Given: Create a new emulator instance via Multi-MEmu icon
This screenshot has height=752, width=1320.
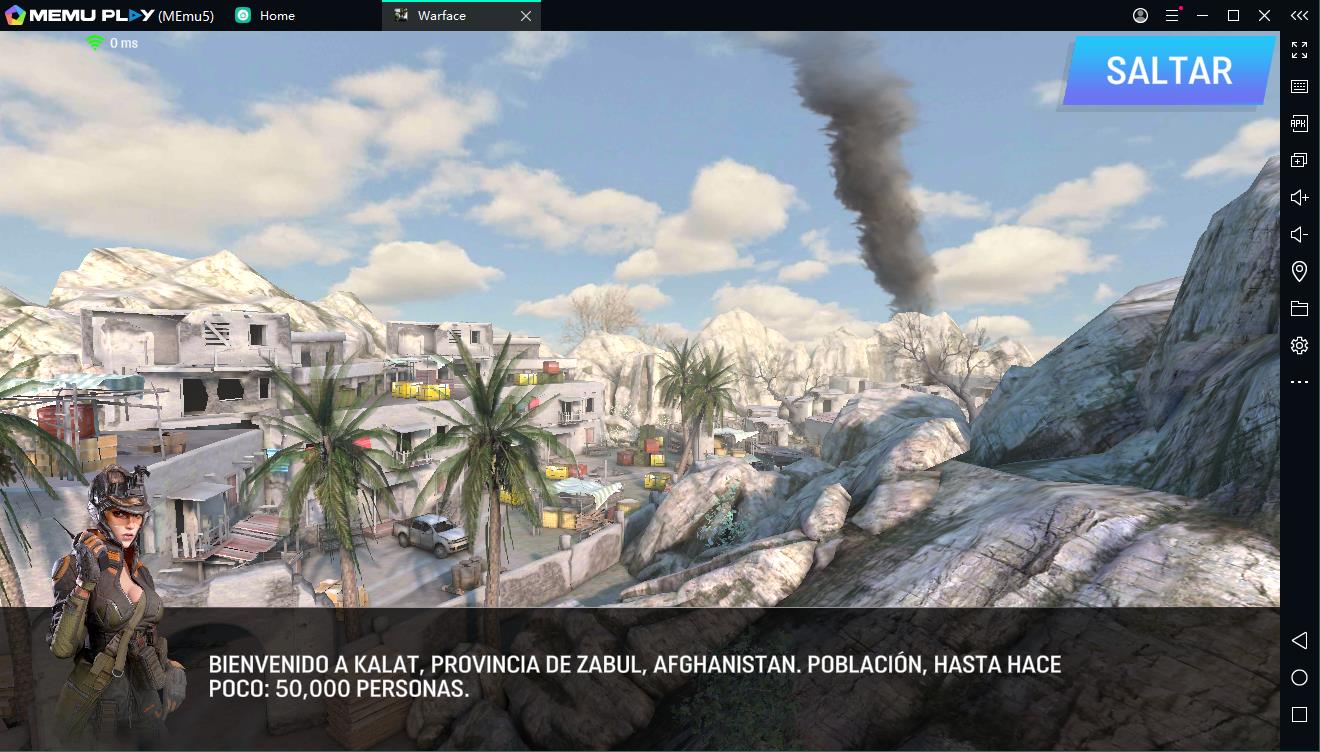Looking at the screenshot, I should coord(1298,159).
